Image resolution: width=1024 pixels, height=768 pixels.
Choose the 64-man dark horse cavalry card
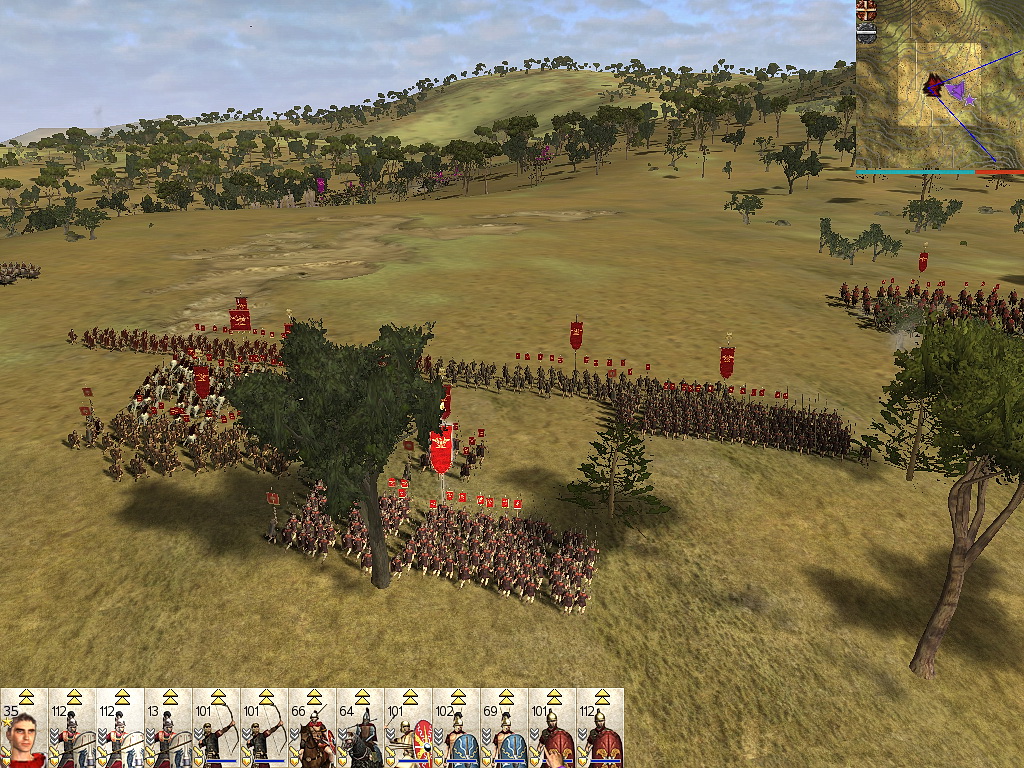tap(360, 728)
